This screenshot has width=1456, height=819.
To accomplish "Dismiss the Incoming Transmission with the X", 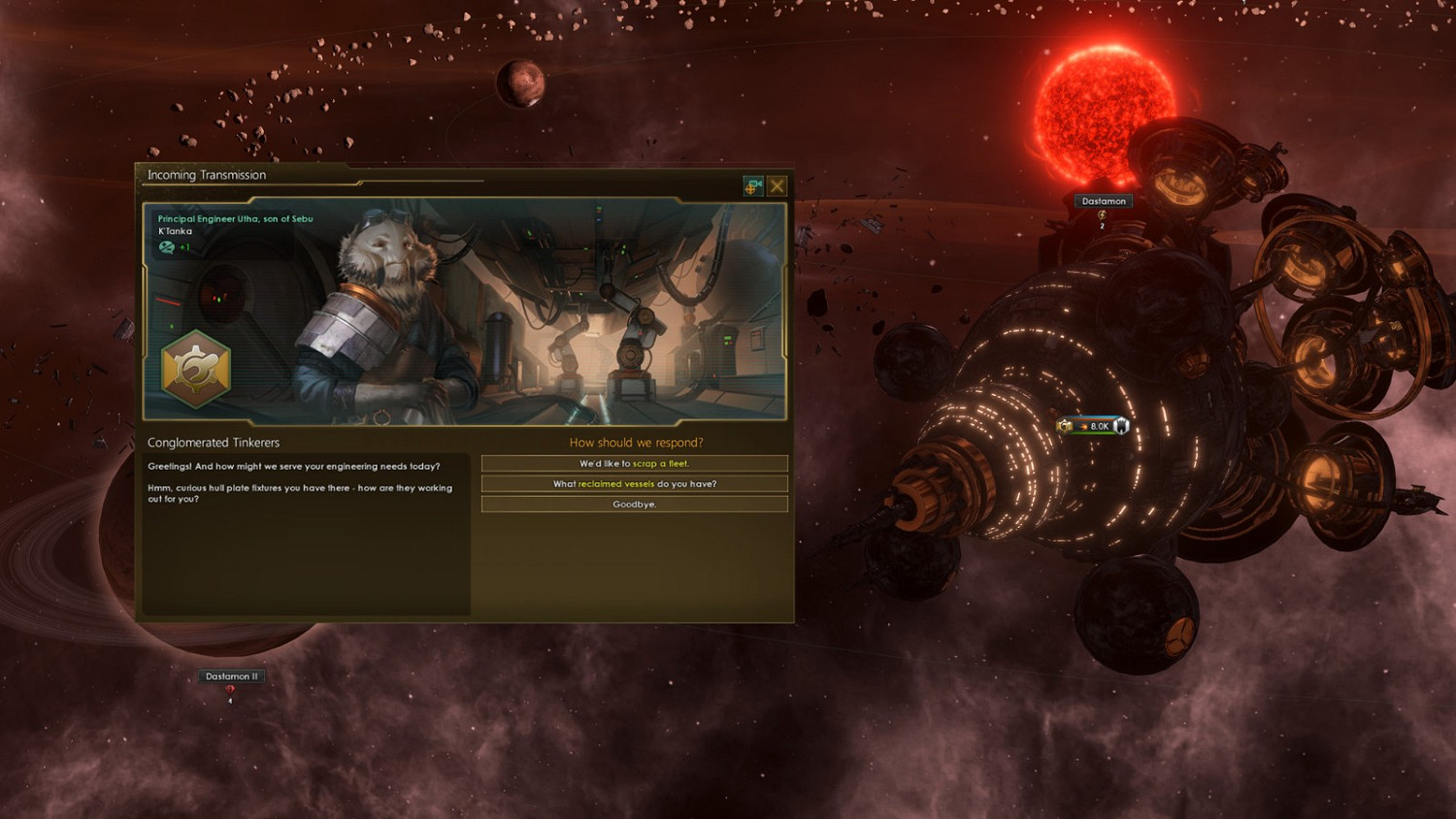I will pyautogui.click(x=778, y=185).
